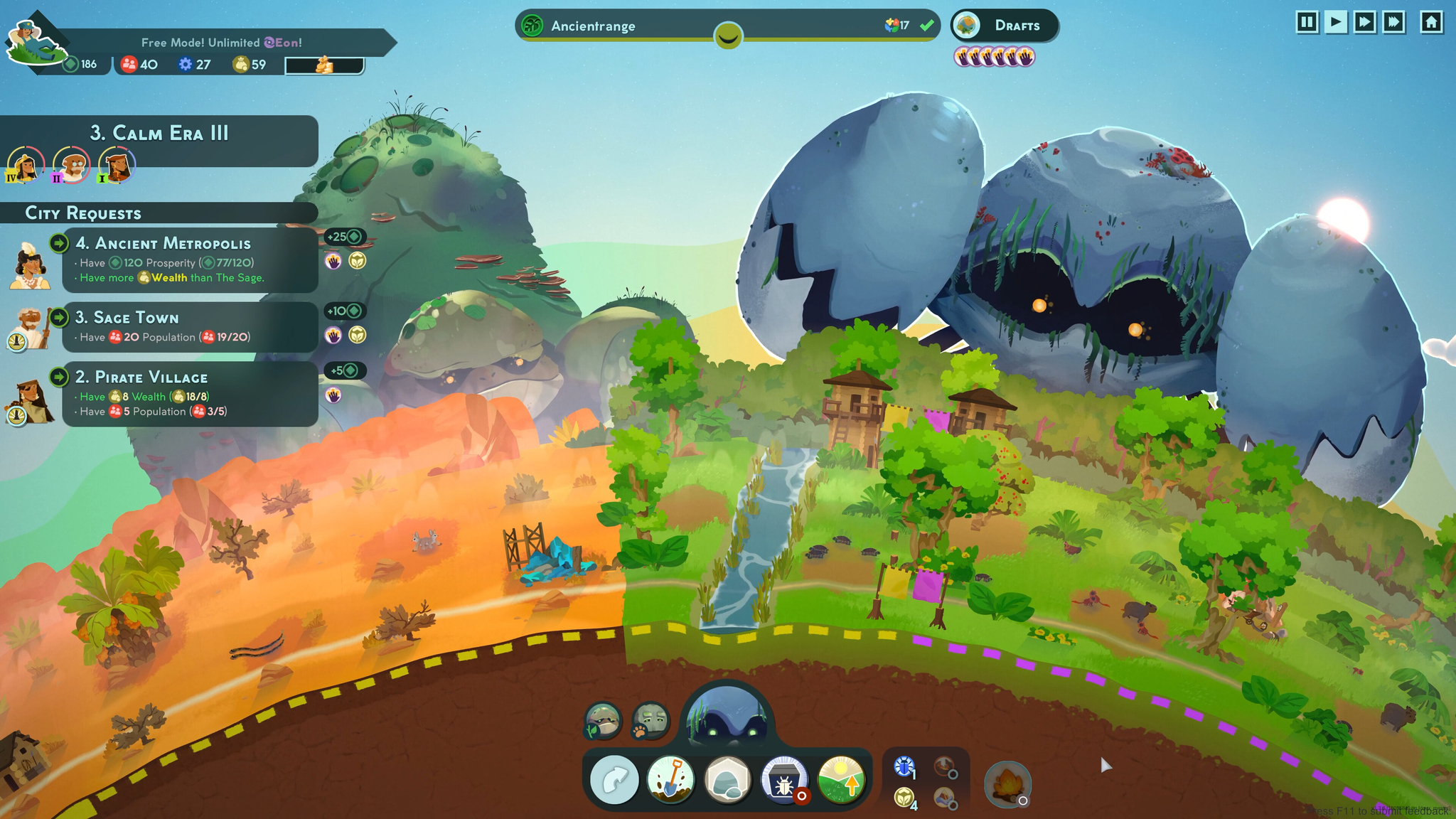Pause the game simulation
Screen dimensions: 1456x819
1307,23
